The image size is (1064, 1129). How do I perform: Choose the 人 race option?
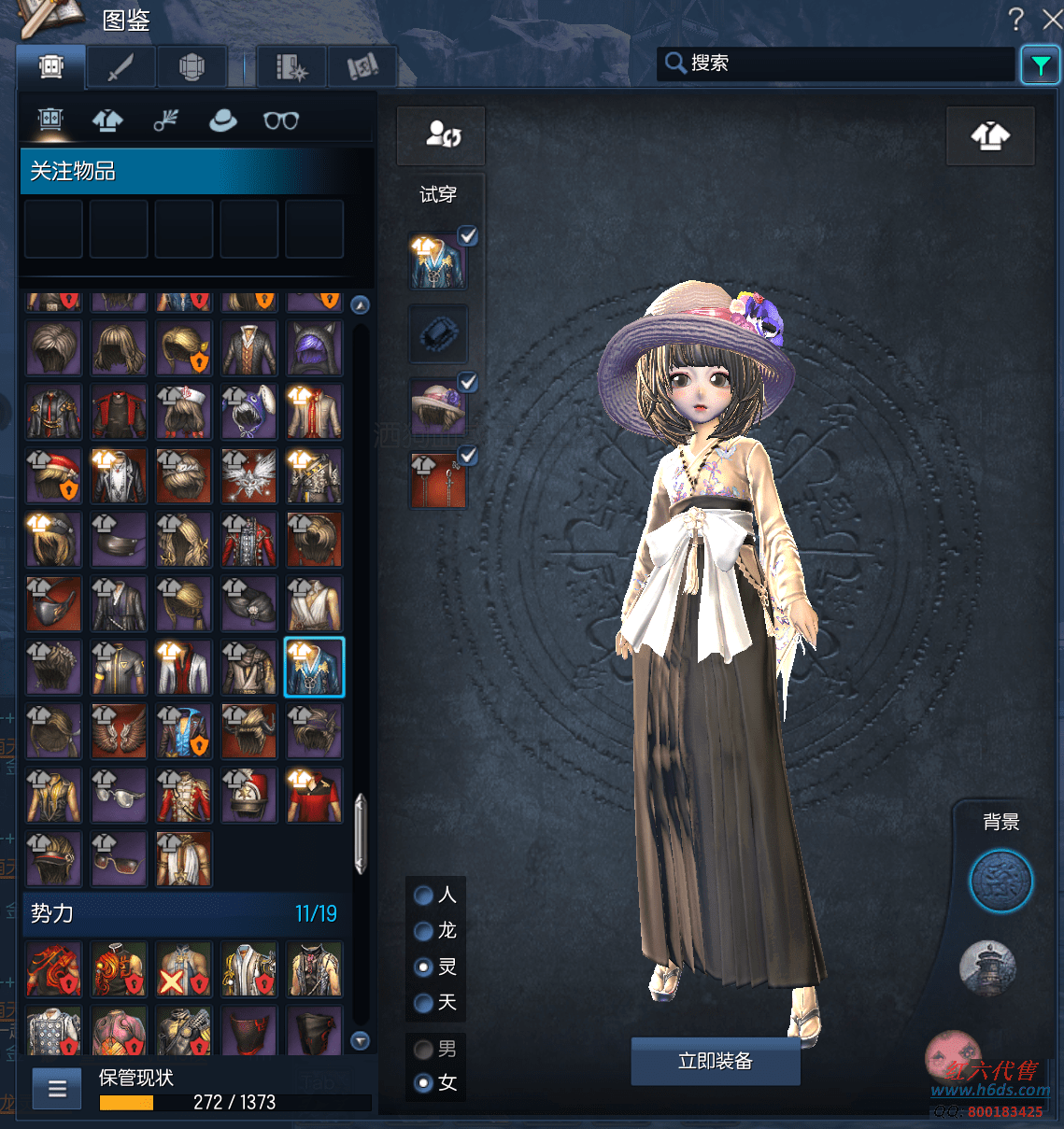424,896
